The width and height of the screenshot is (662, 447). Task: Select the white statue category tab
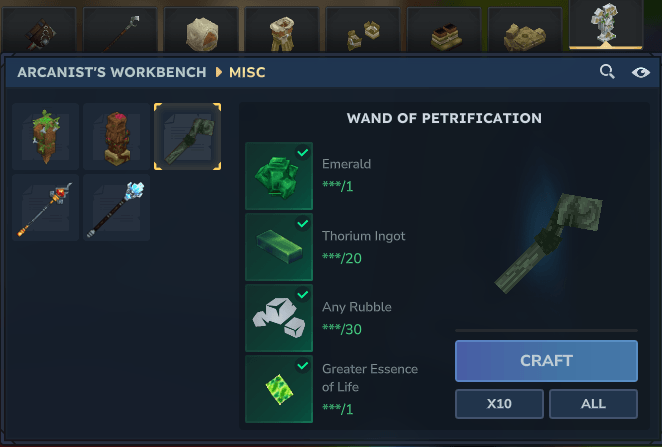click(x=605, y=26)
